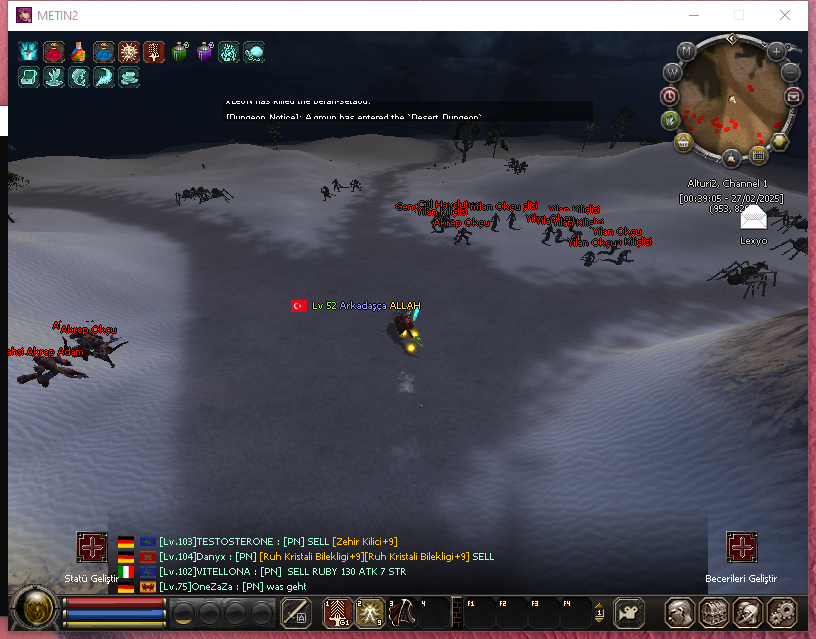816x639 pixels.
Task: Open the gear settings button on taskbar
Action: 780,611
